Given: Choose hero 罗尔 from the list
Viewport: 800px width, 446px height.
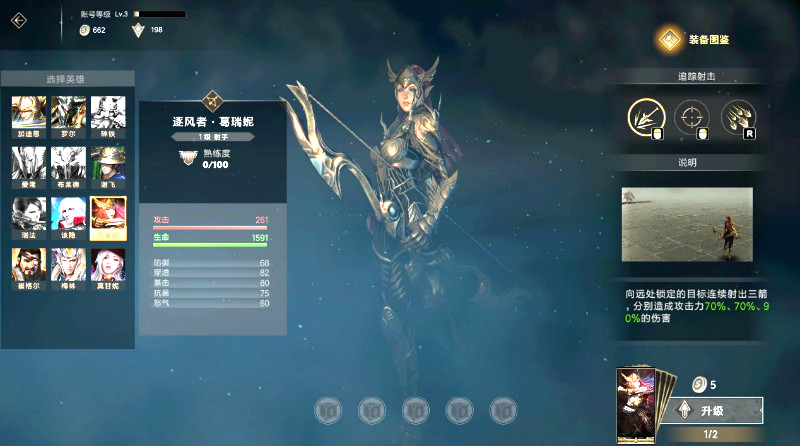Looking at the screenshot, I should [68, 113].
